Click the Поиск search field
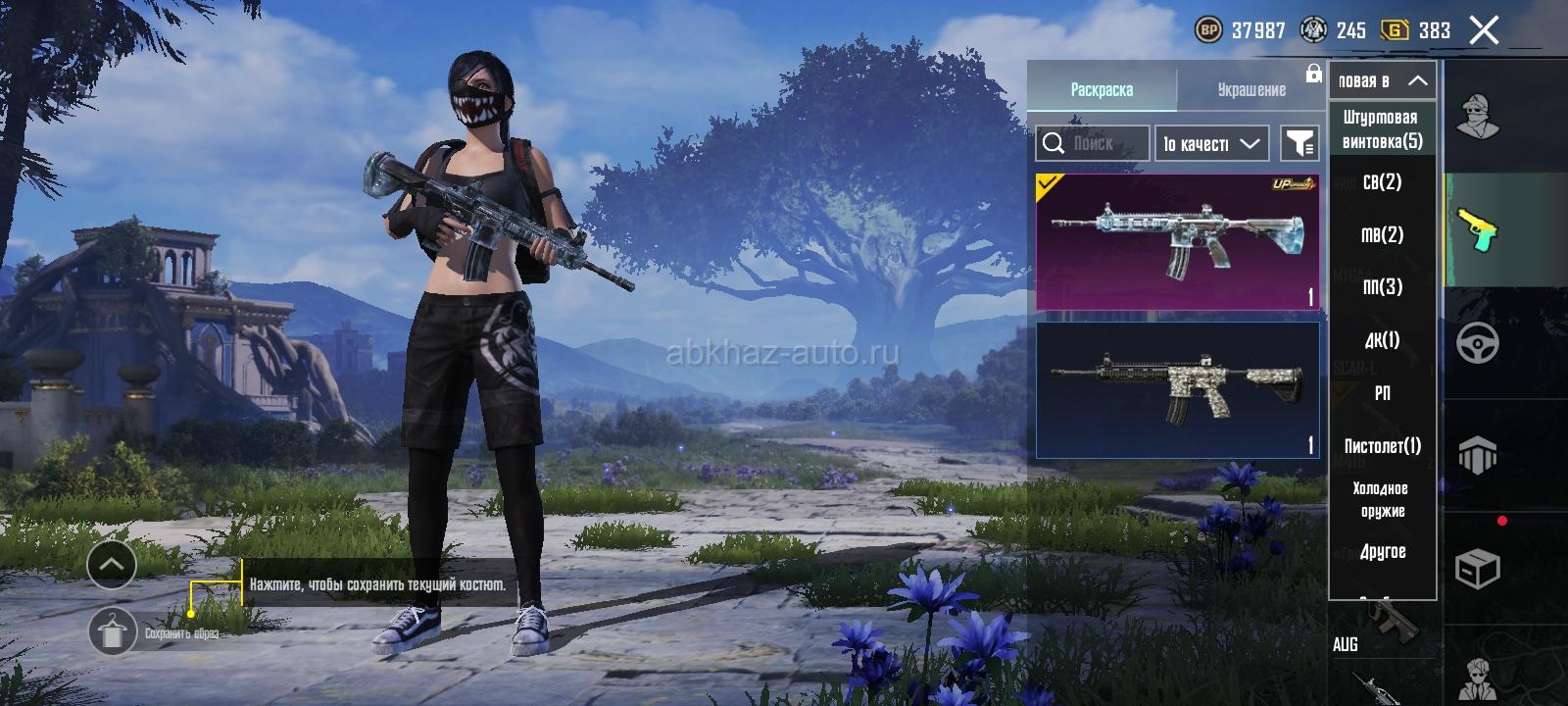This screenshot has height=706, width=1568. coord(1093,143)
